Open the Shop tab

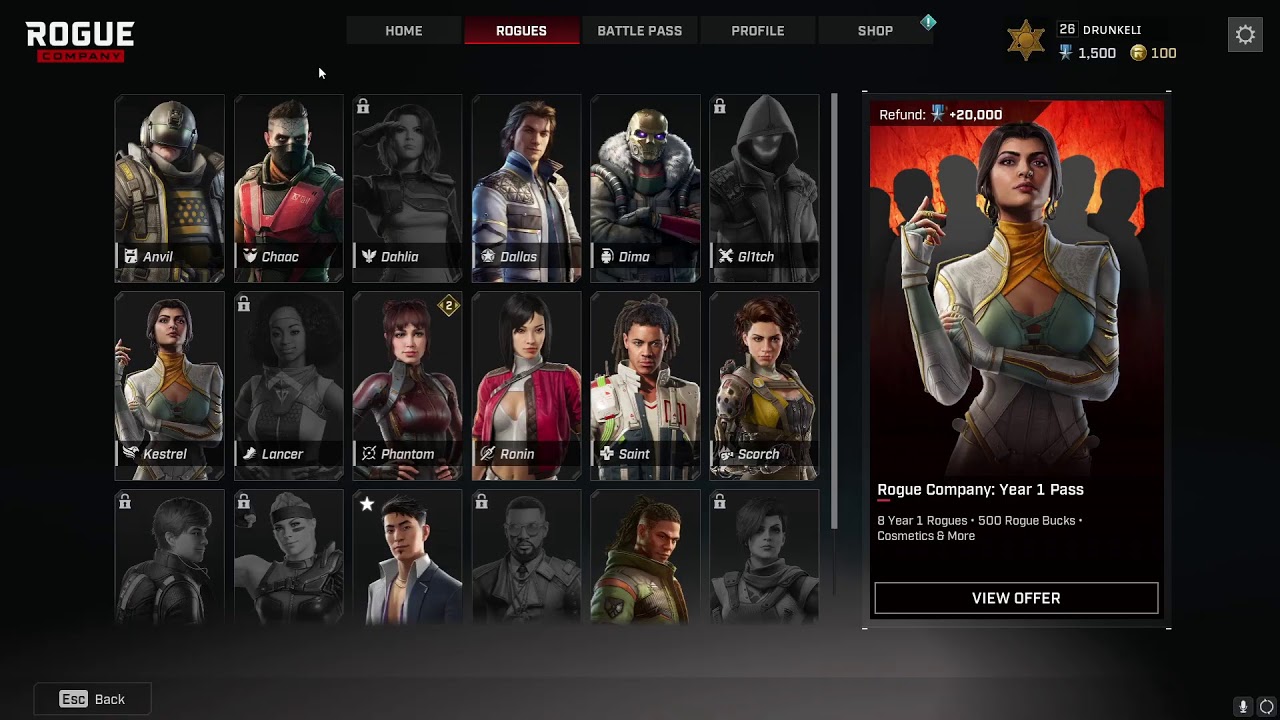875,31
